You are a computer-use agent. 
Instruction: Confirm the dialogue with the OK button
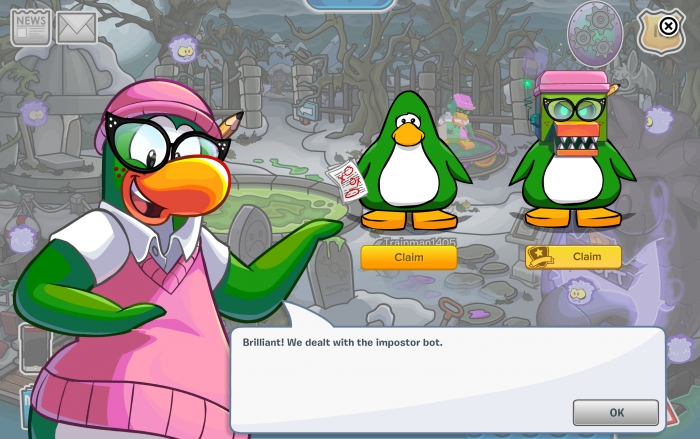pyautogui.click(x=615, y=412)
